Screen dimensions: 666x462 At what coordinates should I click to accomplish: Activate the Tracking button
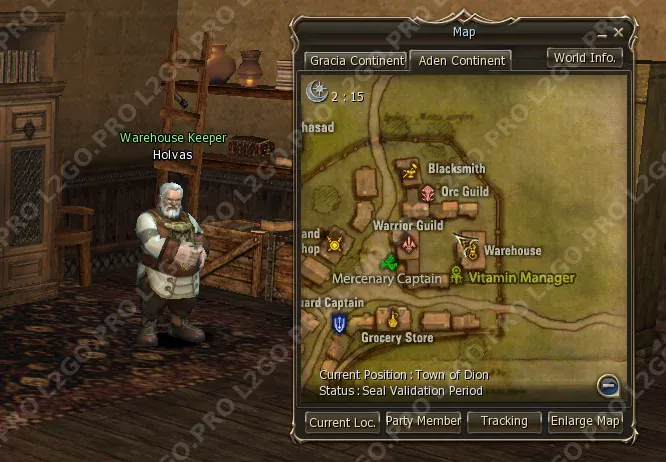point(504,422)
